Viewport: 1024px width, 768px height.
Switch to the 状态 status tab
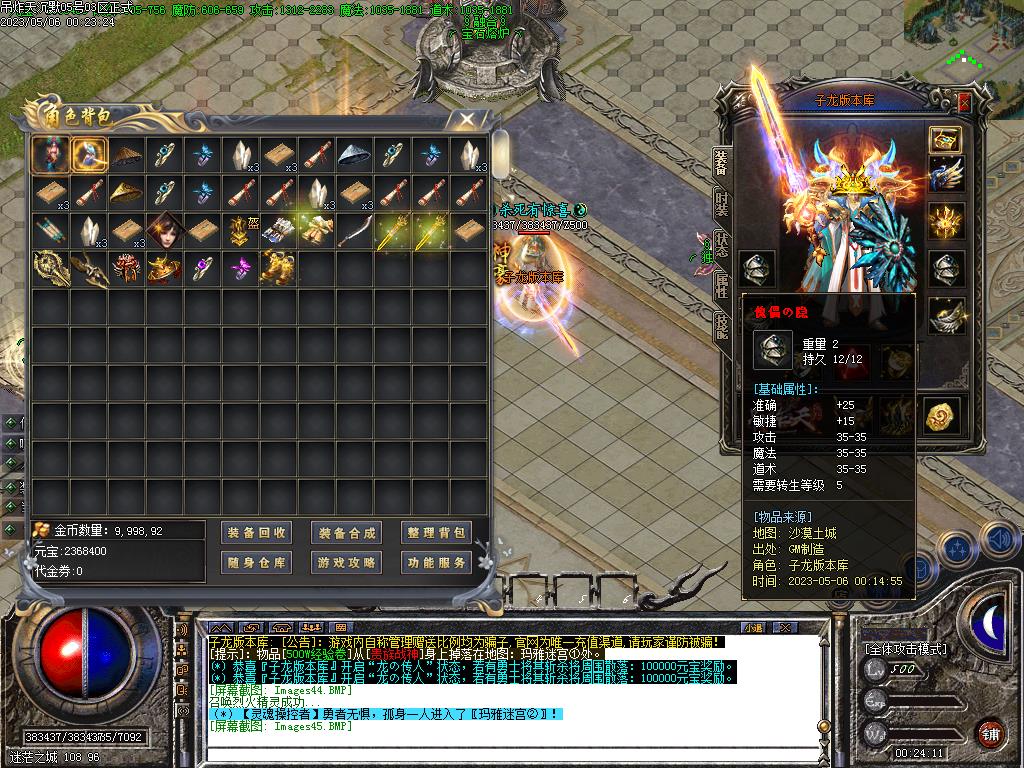[x=722, y=246]
